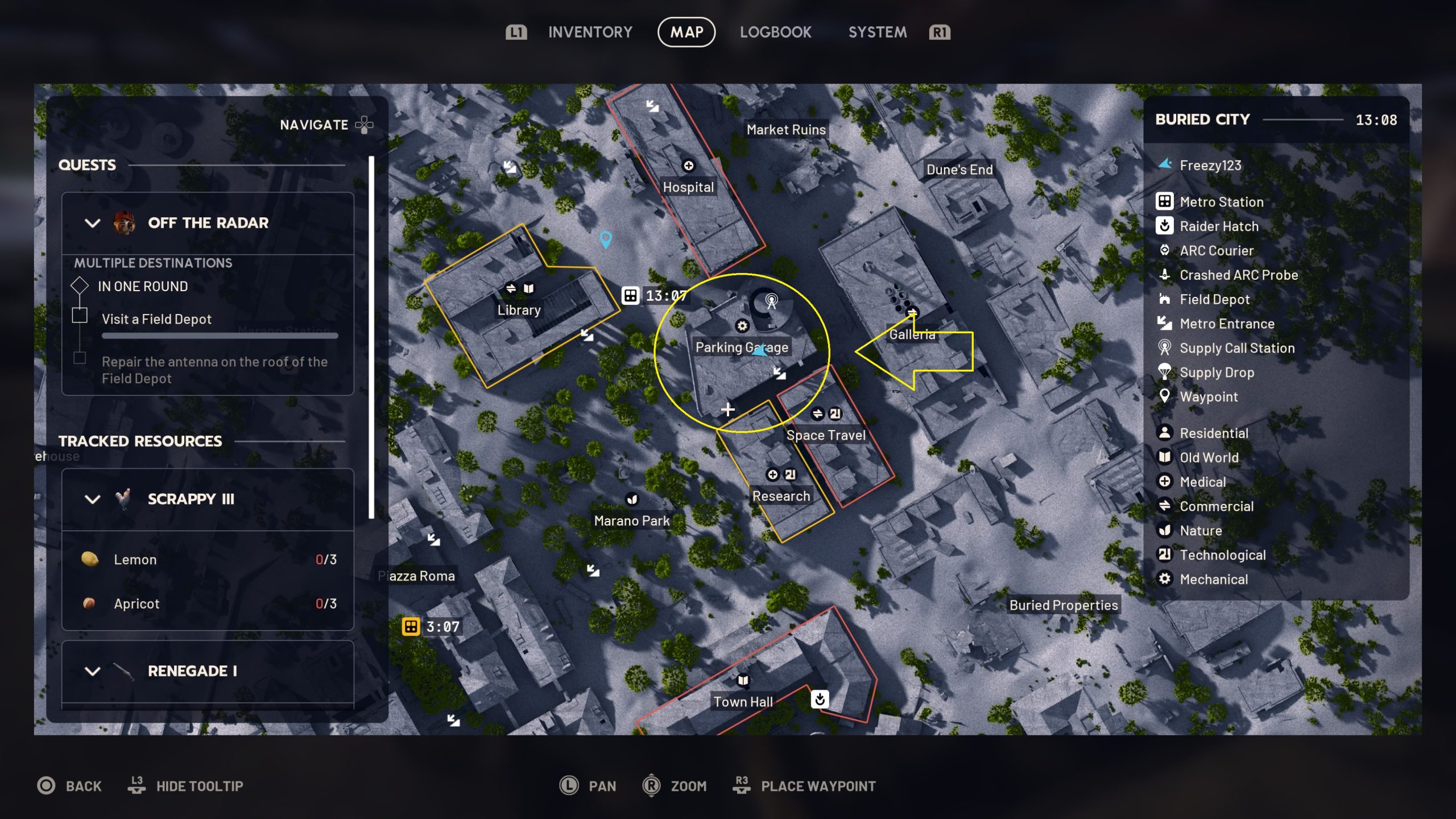Viewport: 1456px width, 819px height.
Task: Go to the System tab
Action: (877, 32)
